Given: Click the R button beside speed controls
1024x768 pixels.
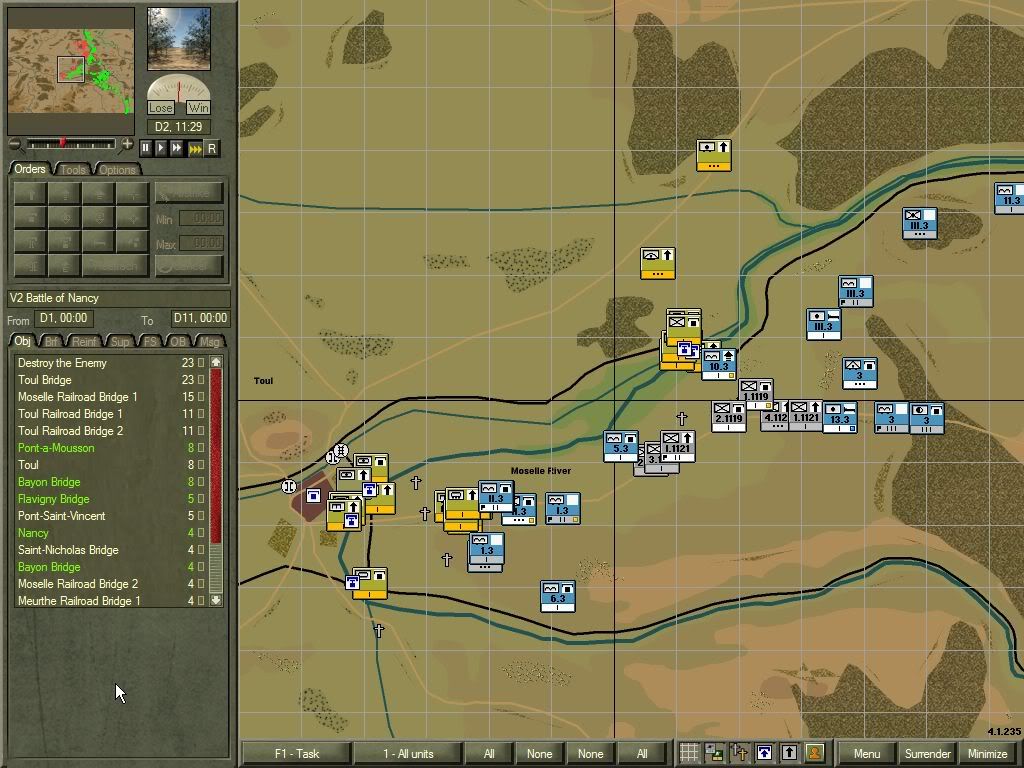Looking at the screenshot, I should (x=211, y=148).
